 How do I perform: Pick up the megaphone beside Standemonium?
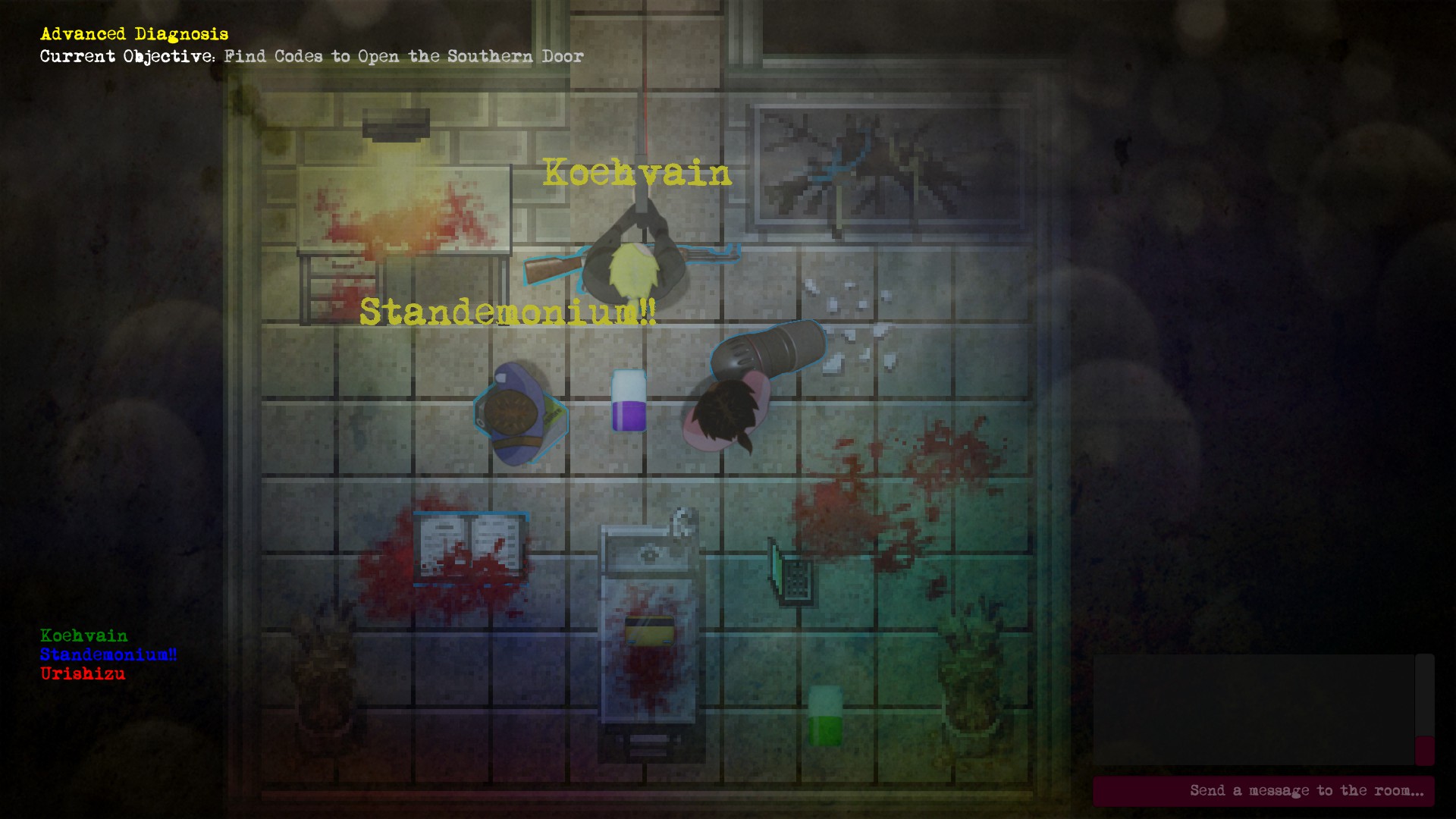[766, 353]
